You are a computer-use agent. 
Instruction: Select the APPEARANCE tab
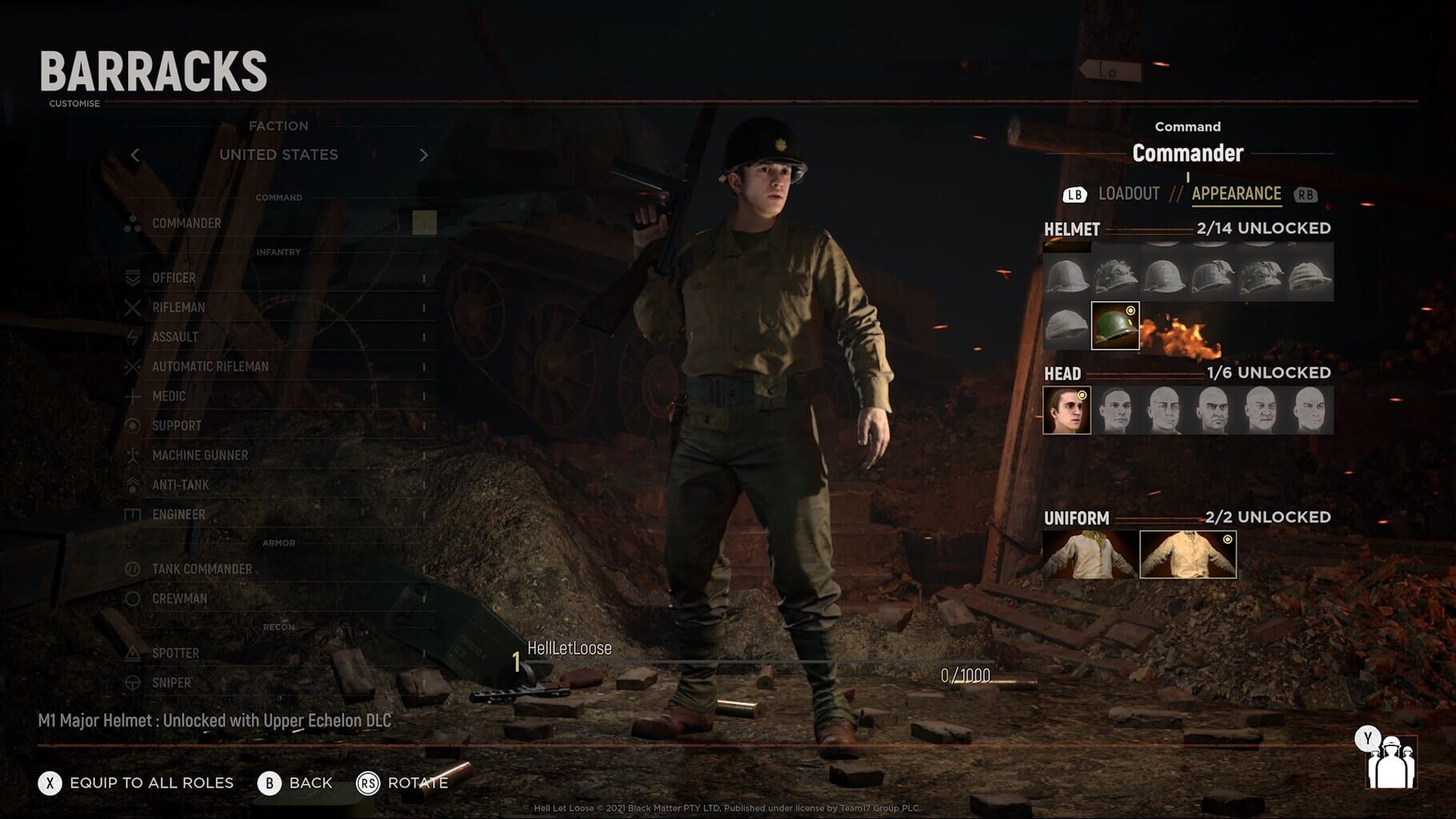1236,193
